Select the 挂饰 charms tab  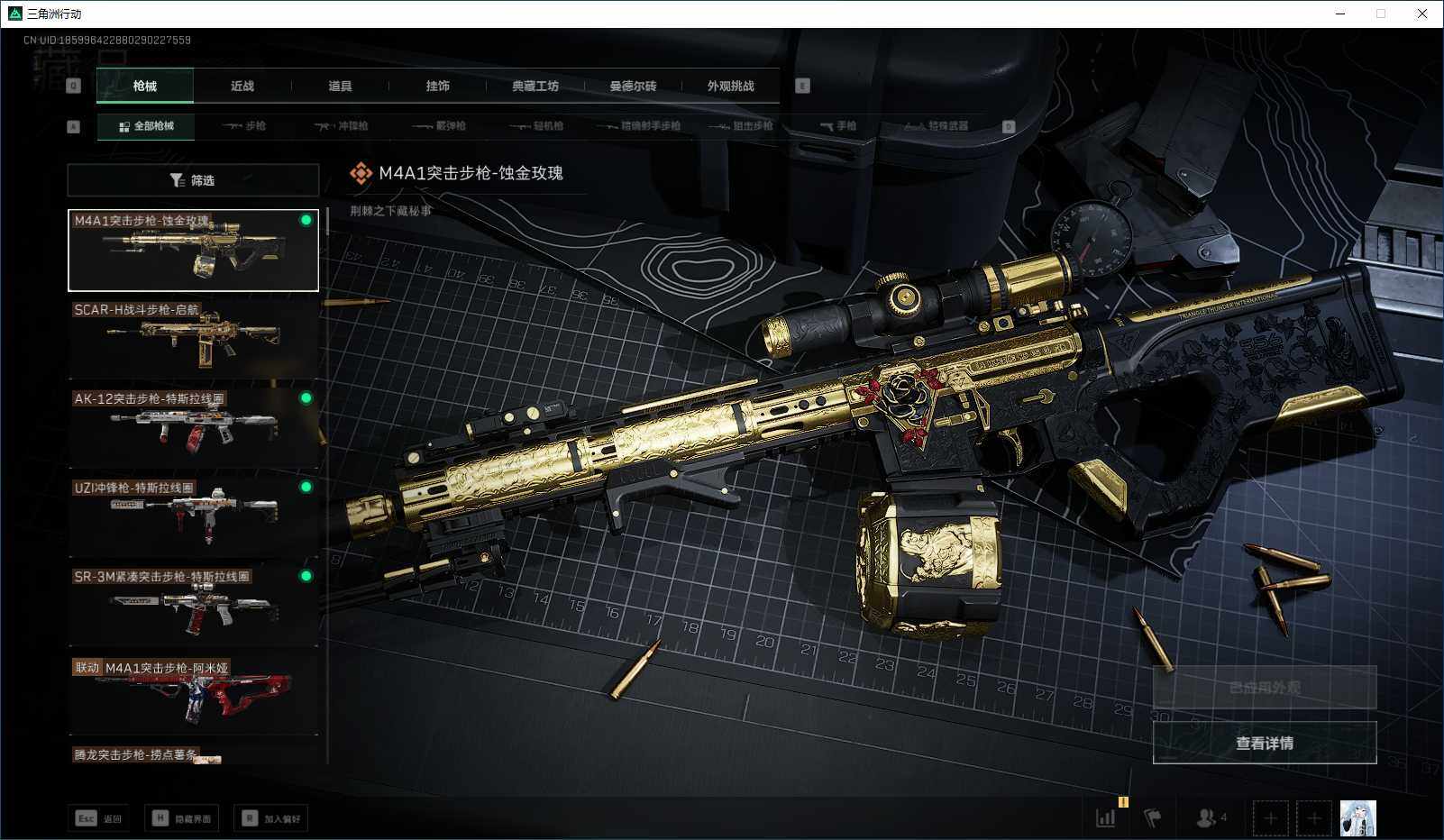(437, 87)
